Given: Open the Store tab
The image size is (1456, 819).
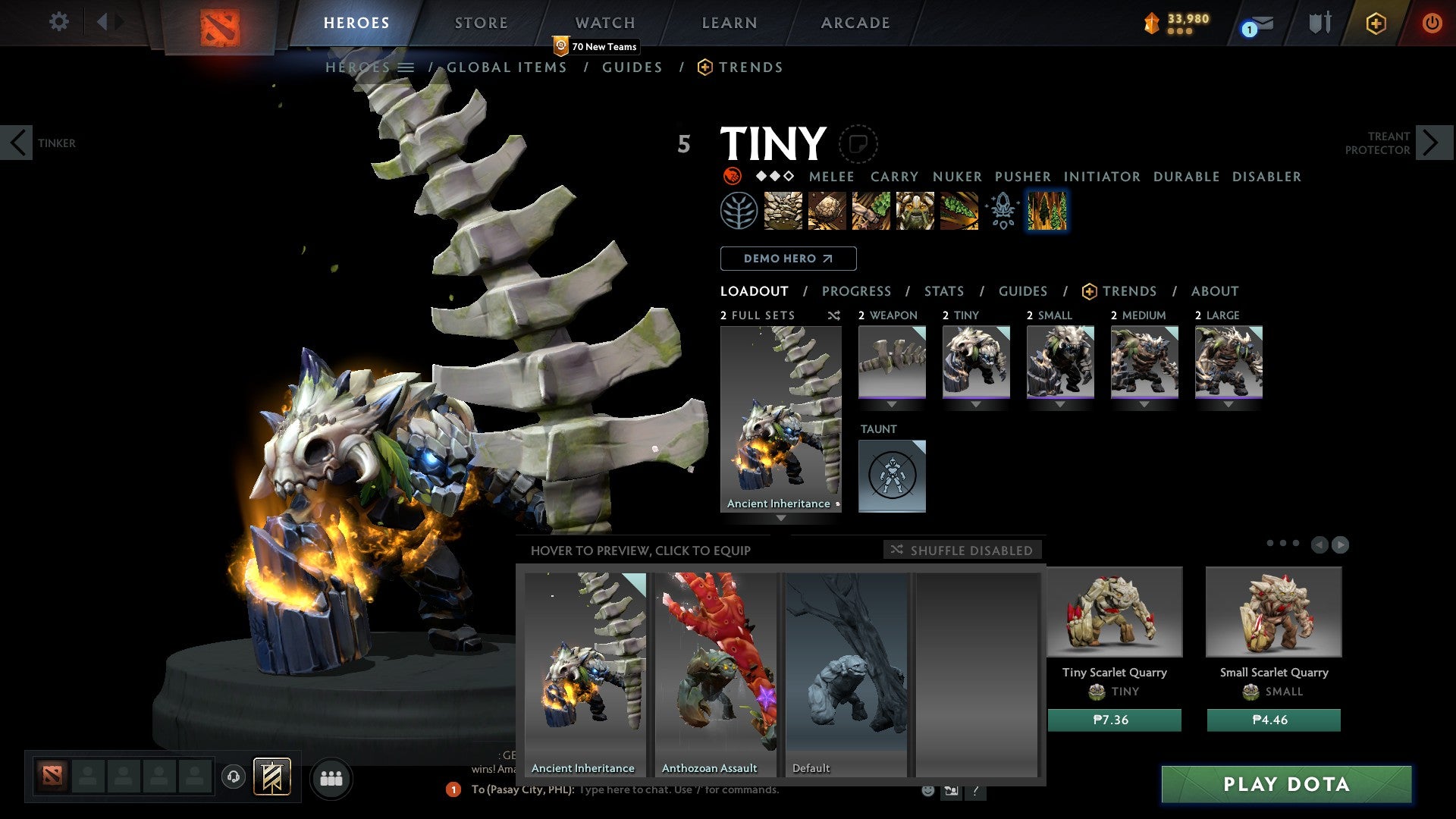Looking at the screenshot, I should pyautogui.click(x=481, y=23).
